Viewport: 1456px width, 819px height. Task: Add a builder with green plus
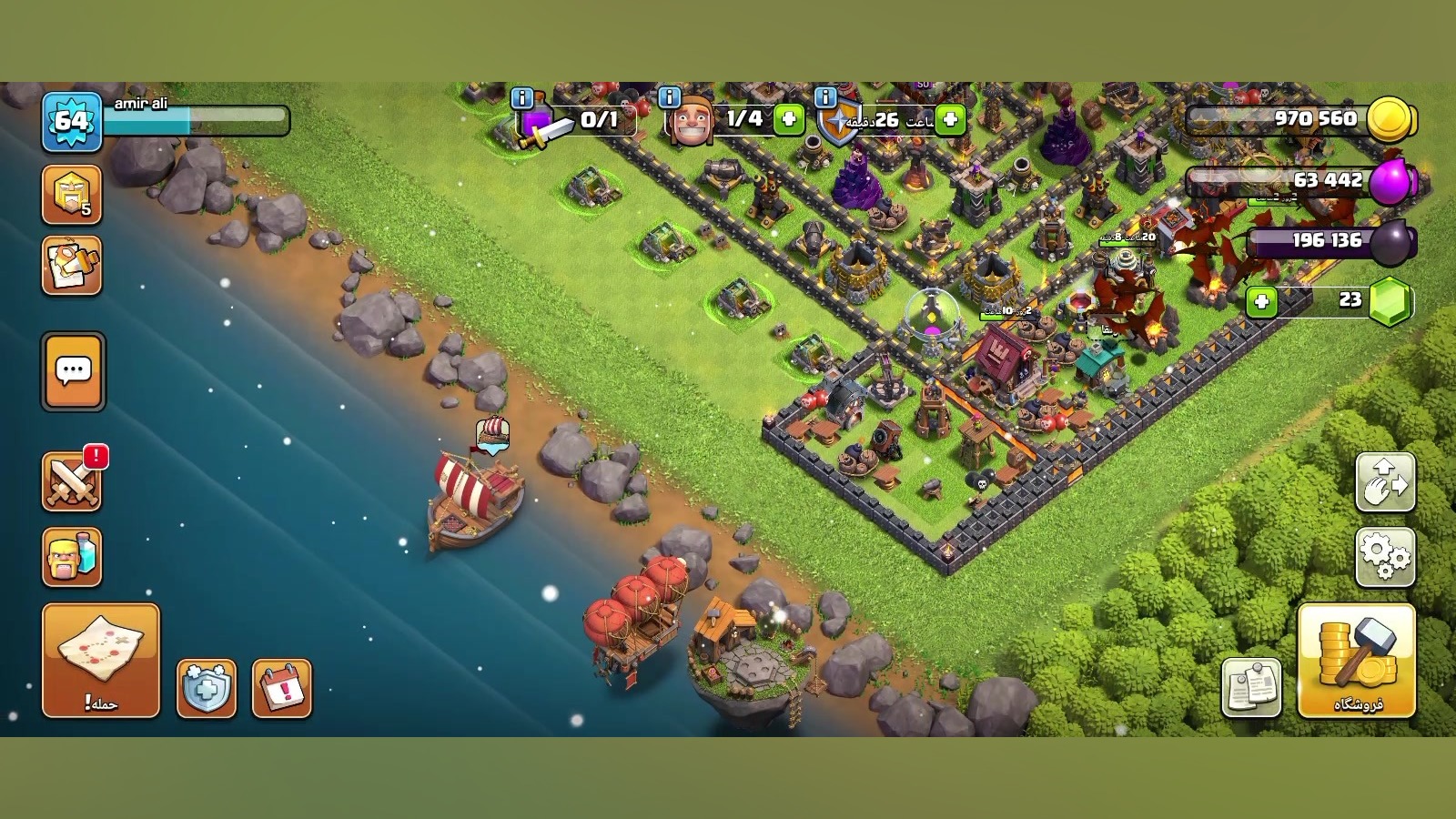(789, 119)
